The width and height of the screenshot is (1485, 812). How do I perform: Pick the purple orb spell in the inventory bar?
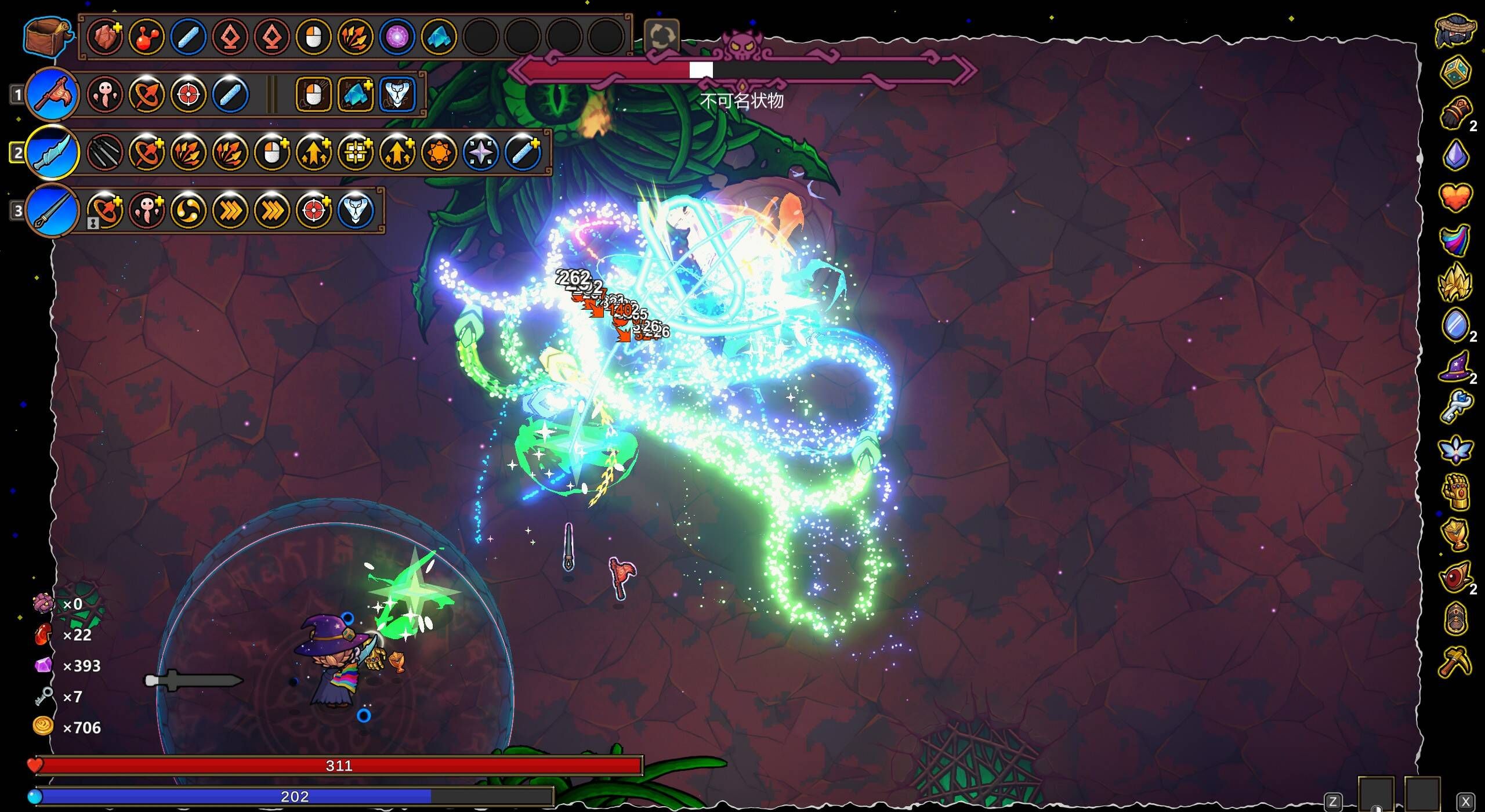point(397,37)
